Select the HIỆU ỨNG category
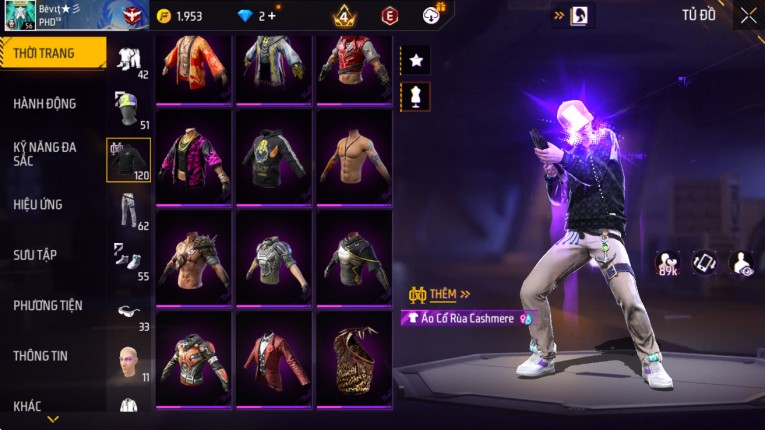This screenshot has height=430, width=765. (x=38, y=205)
